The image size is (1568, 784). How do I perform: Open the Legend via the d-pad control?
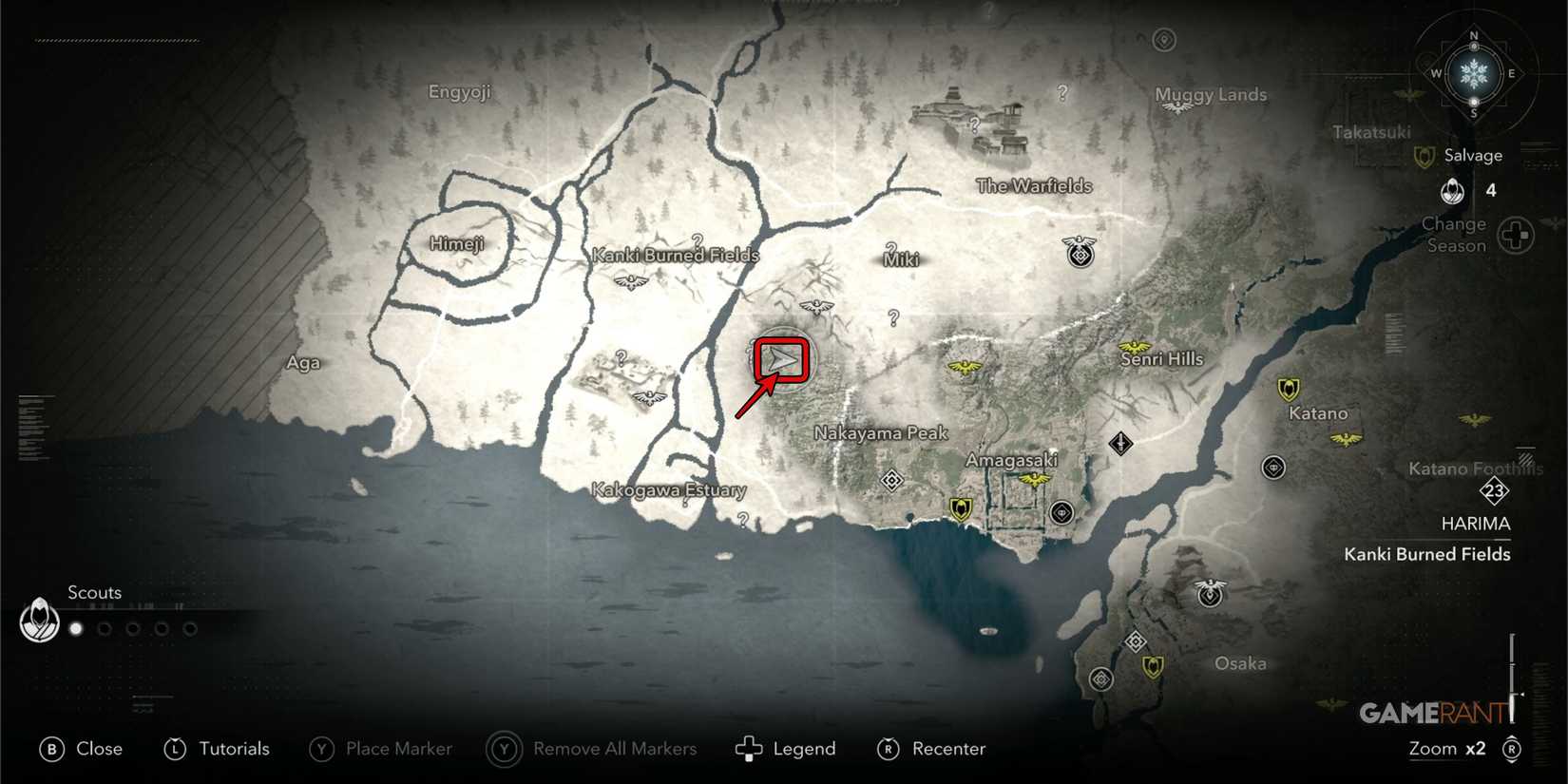click(785, 749)
